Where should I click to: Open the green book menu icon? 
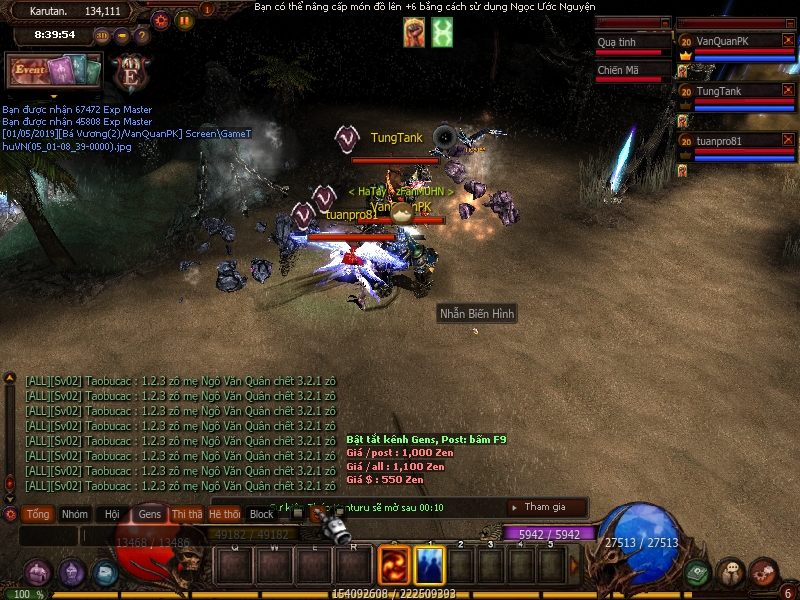(697, 573)
